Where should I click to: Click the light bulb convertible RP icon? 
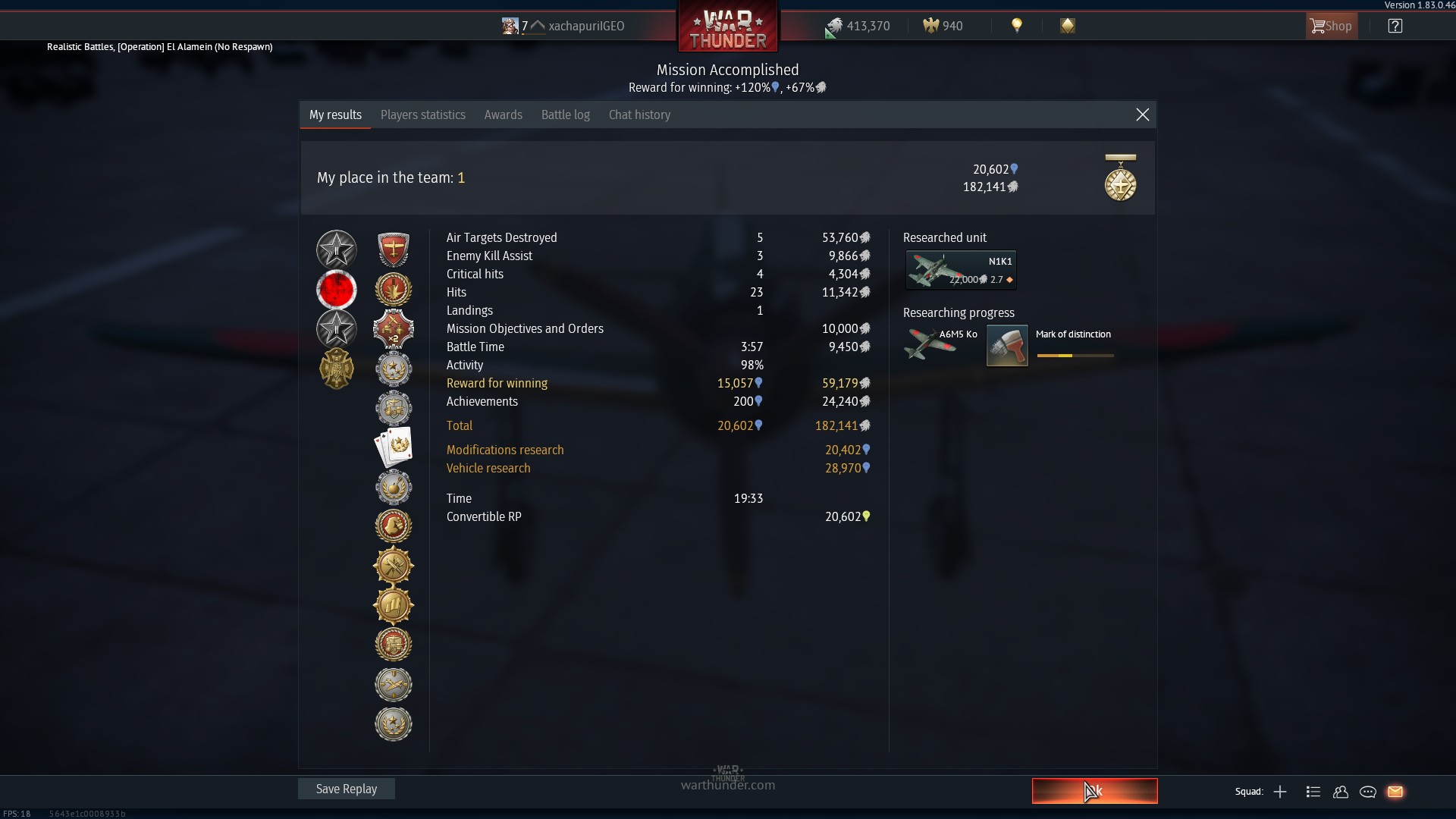1017,26
